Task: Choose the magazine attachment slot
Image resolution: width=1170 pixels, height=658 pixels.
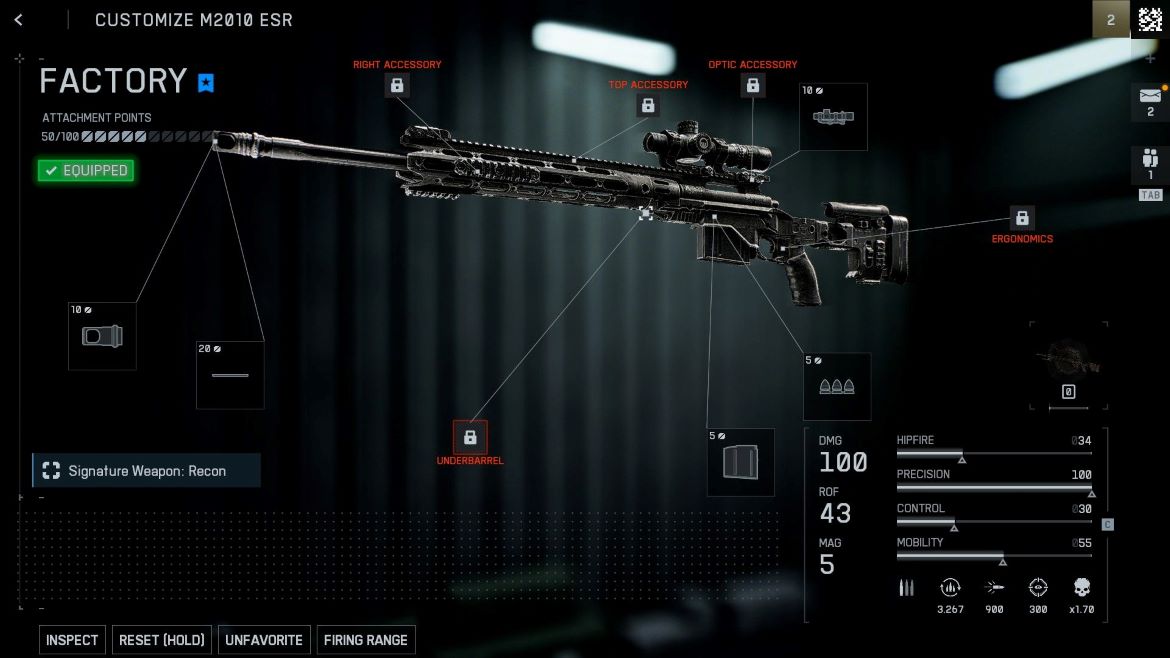Action: pyautogui.click(x=741, y=462)
